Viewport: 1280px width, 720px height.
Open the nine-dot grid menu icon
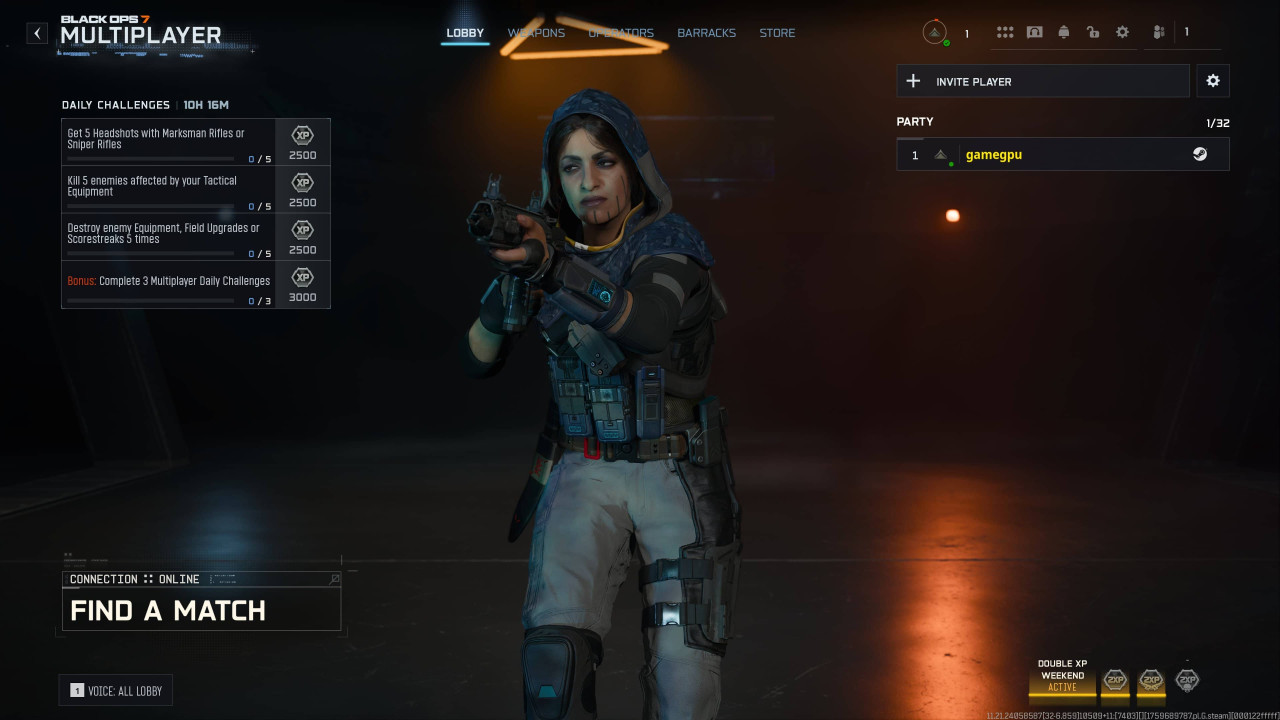tap(1005, 33)
